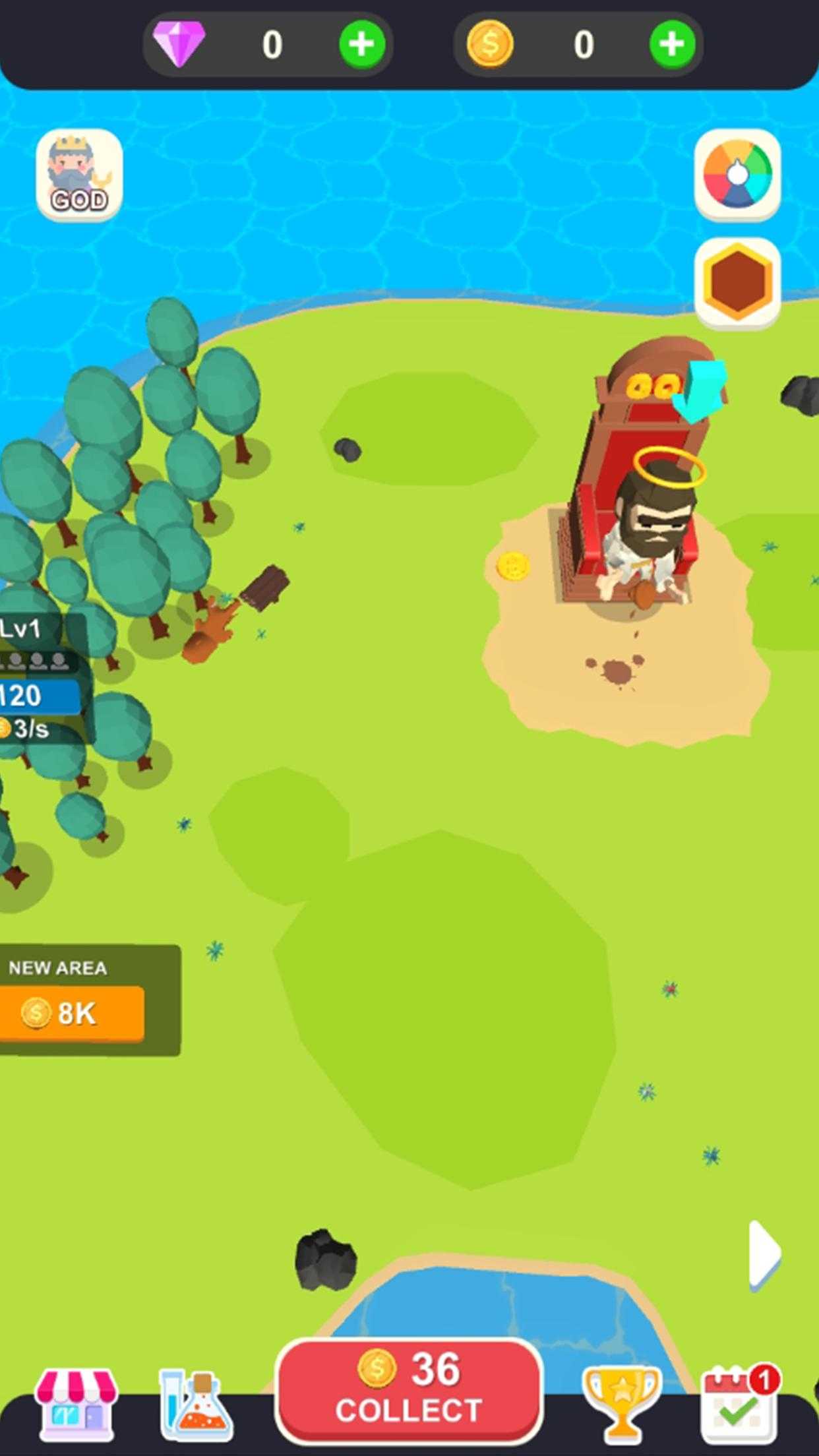Open the daily calendar checklist
Viewport: 819px width, 1456px height.
pyautogui.click(x=739, y=1405)
